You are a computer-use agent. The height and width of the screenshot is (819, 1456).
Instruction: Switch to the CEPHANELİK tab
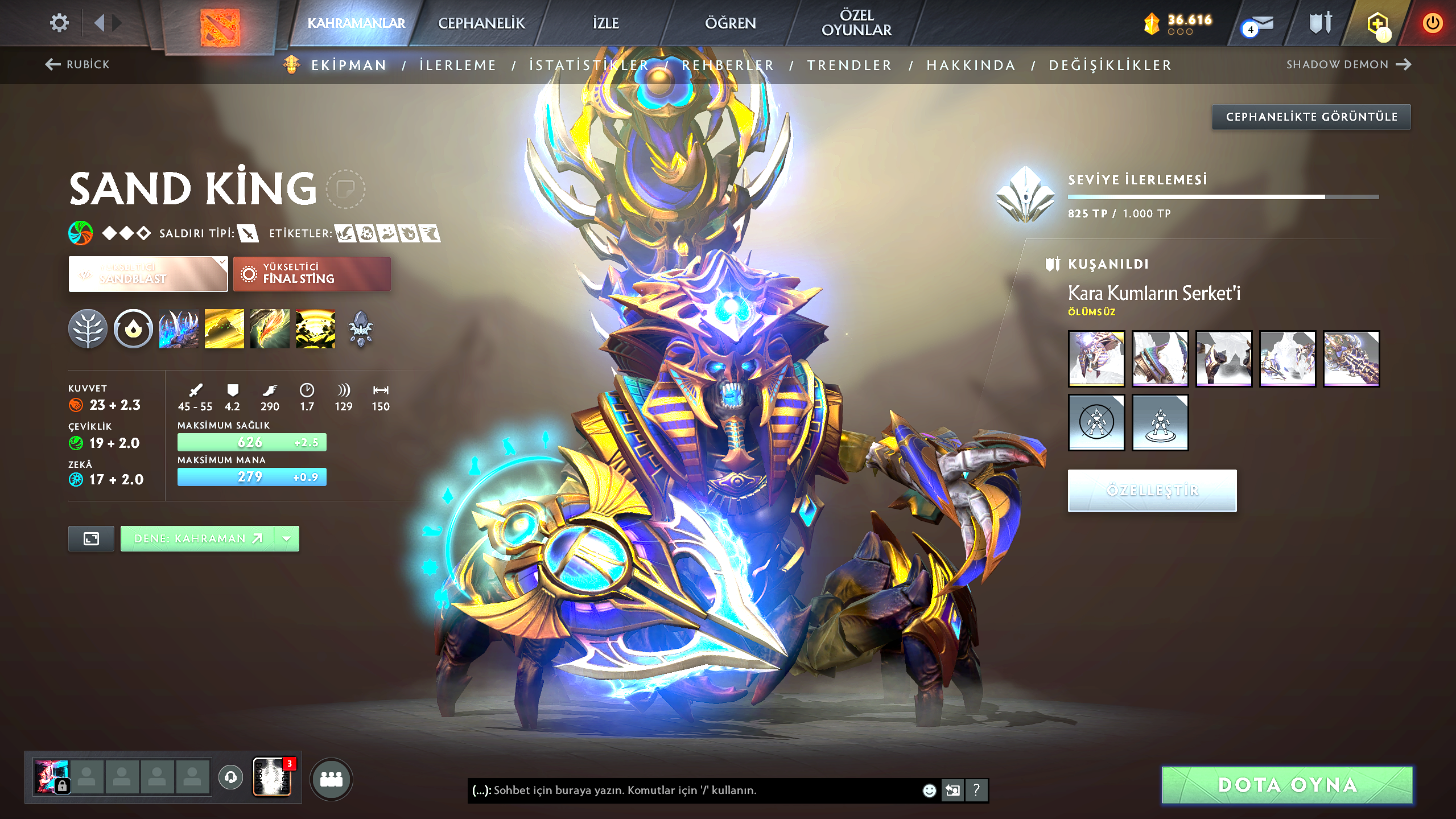pyautogui.click(x=481, y=23)
